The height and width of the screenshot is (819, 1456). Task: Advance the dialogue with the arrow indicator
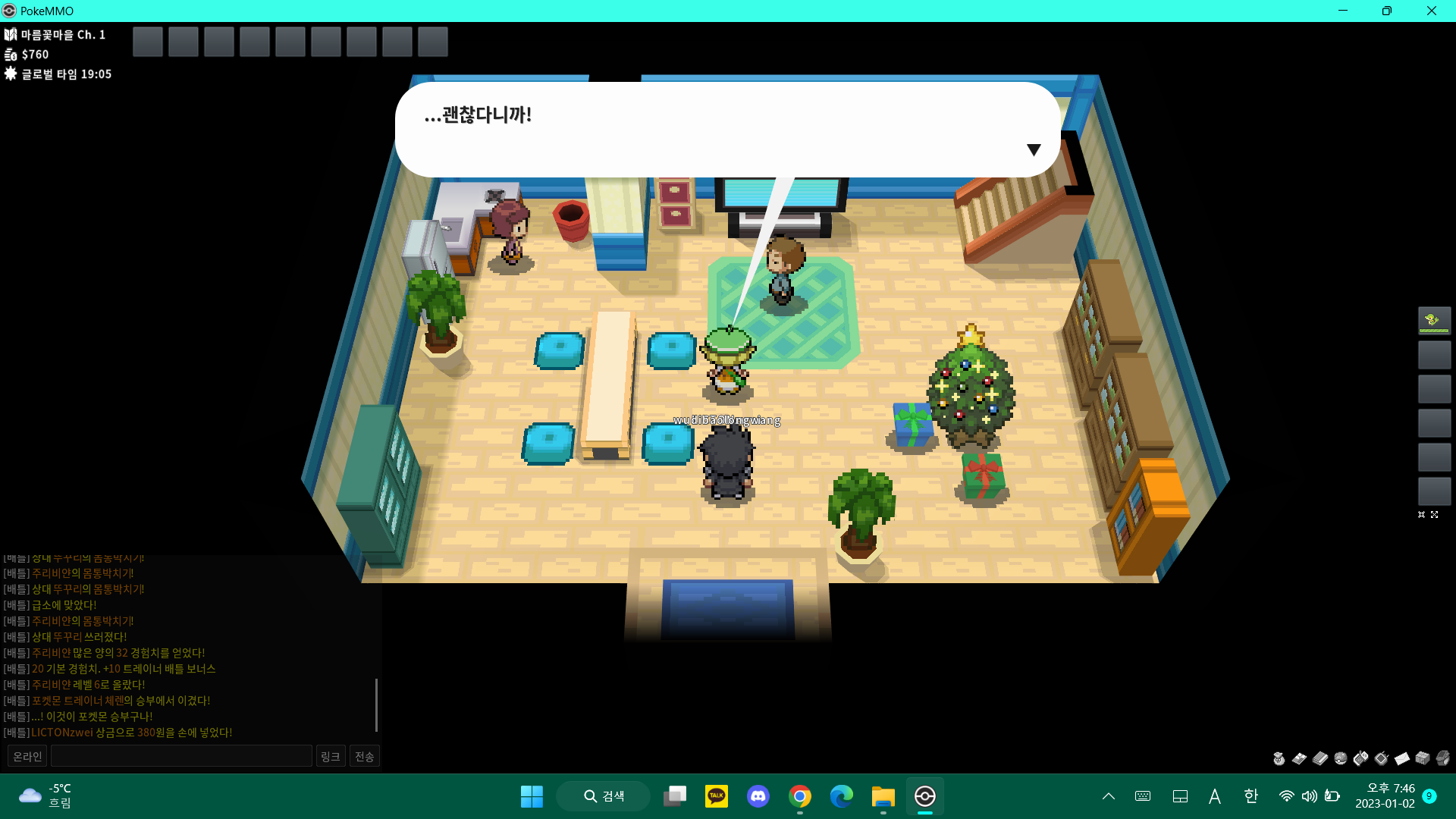[1033, 149]
